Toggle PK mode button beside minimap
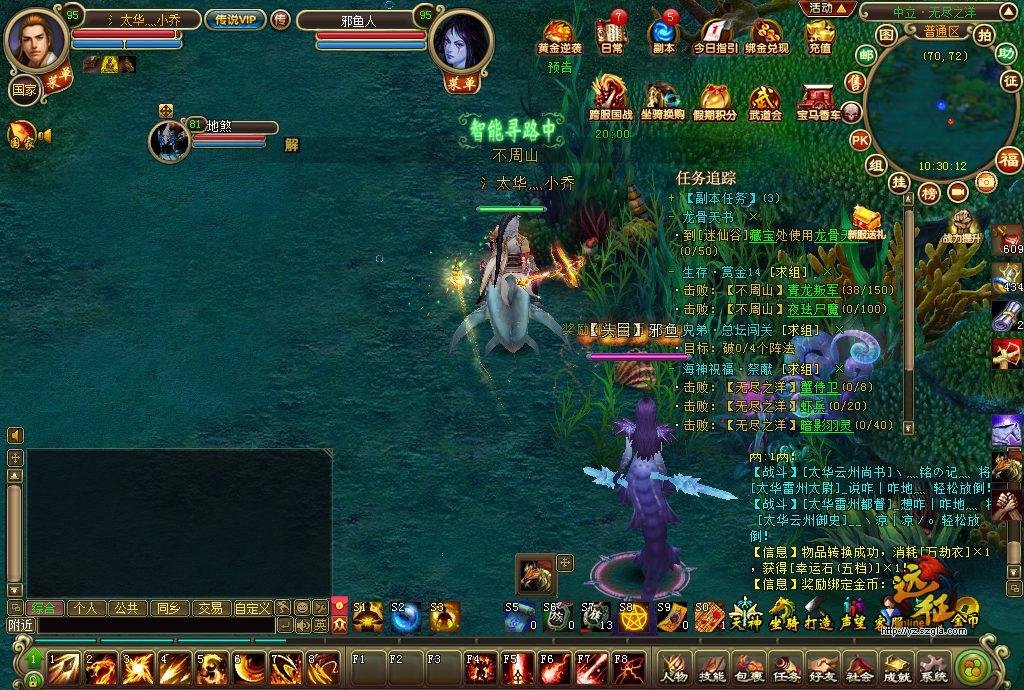Viewport: 1024px width, 690px height. coord(860,140)
